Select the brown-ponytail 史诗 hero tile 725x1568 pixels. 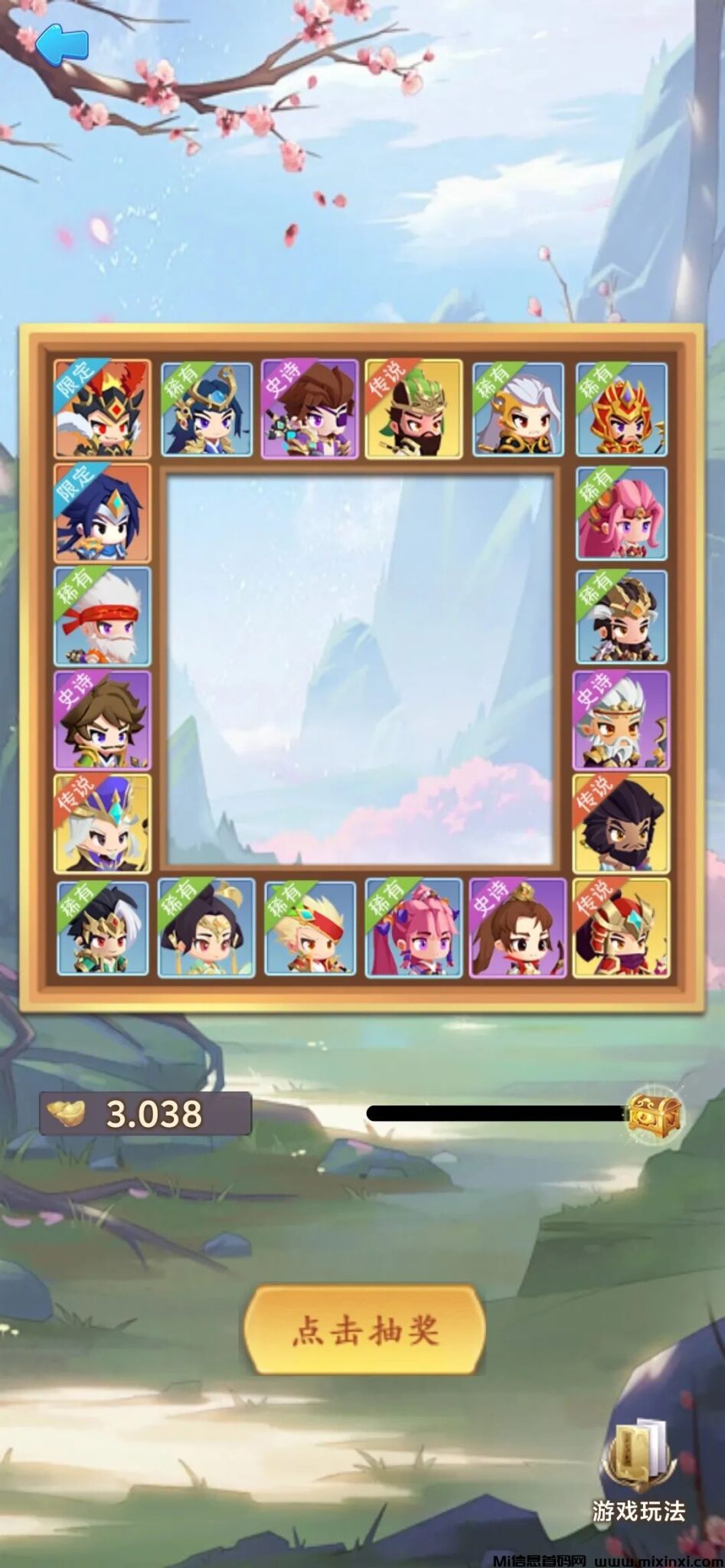coord(518,928)
